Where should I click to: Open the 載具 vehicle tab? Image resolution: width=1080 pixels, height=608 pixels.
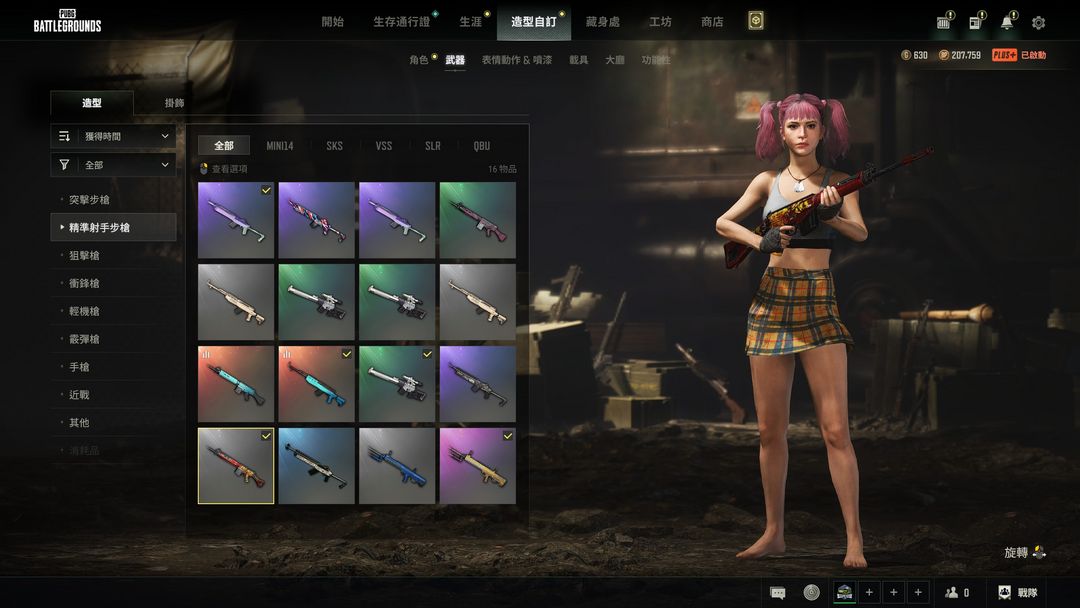(579, 60)
